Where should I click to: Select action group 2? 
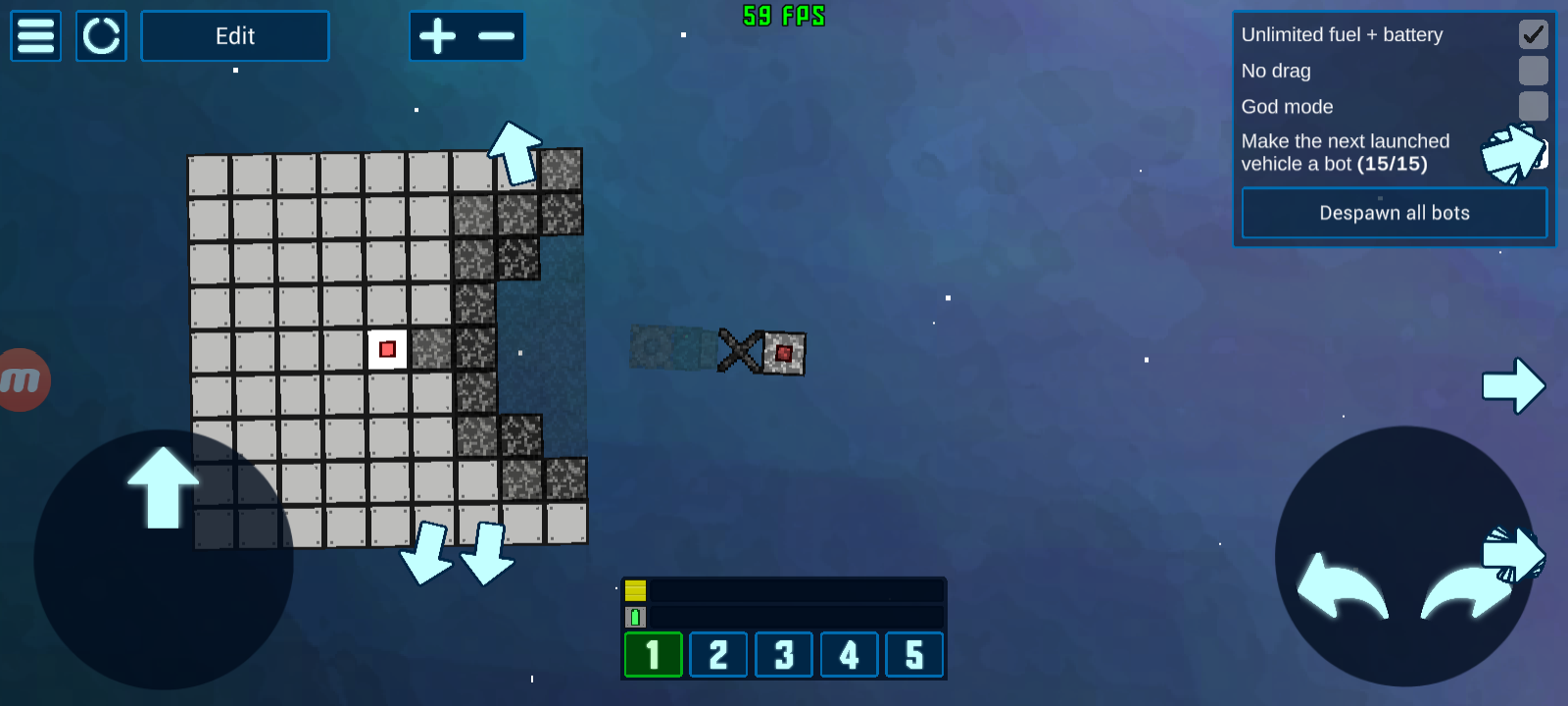[718, 655]
